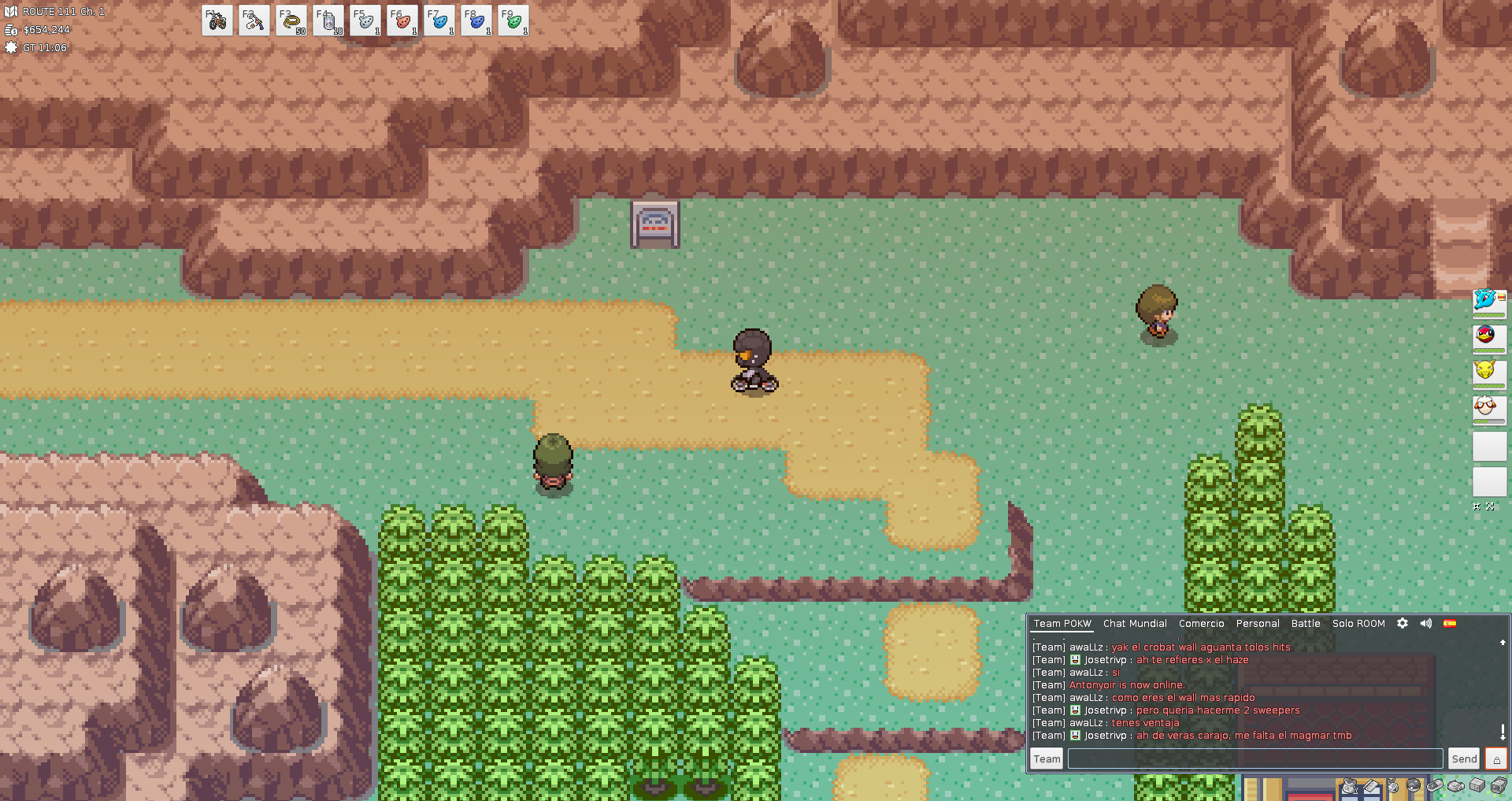Switch to the Chat Mundial tab
Screen dimensions: 1512x801
(x=1135, y=623)
